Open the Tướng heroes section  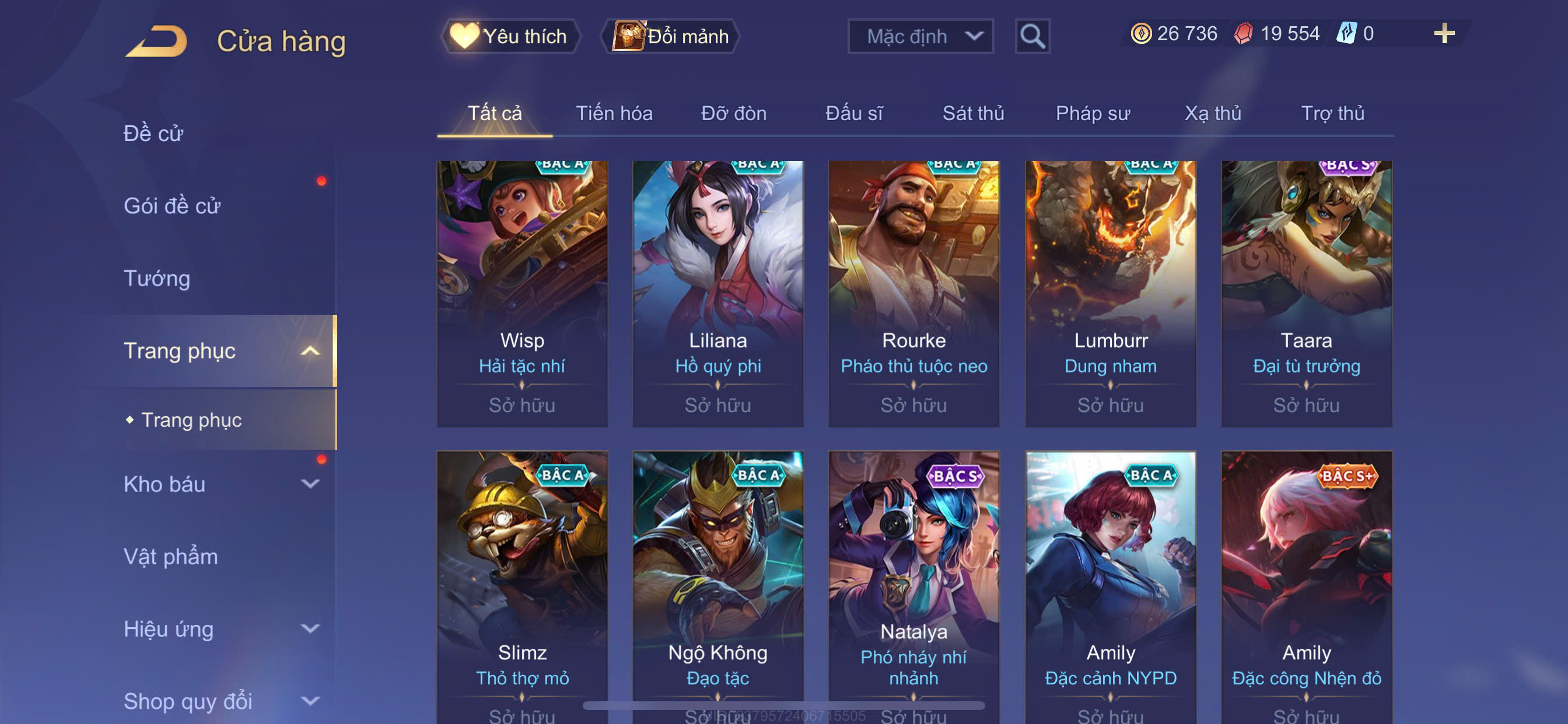157,279
